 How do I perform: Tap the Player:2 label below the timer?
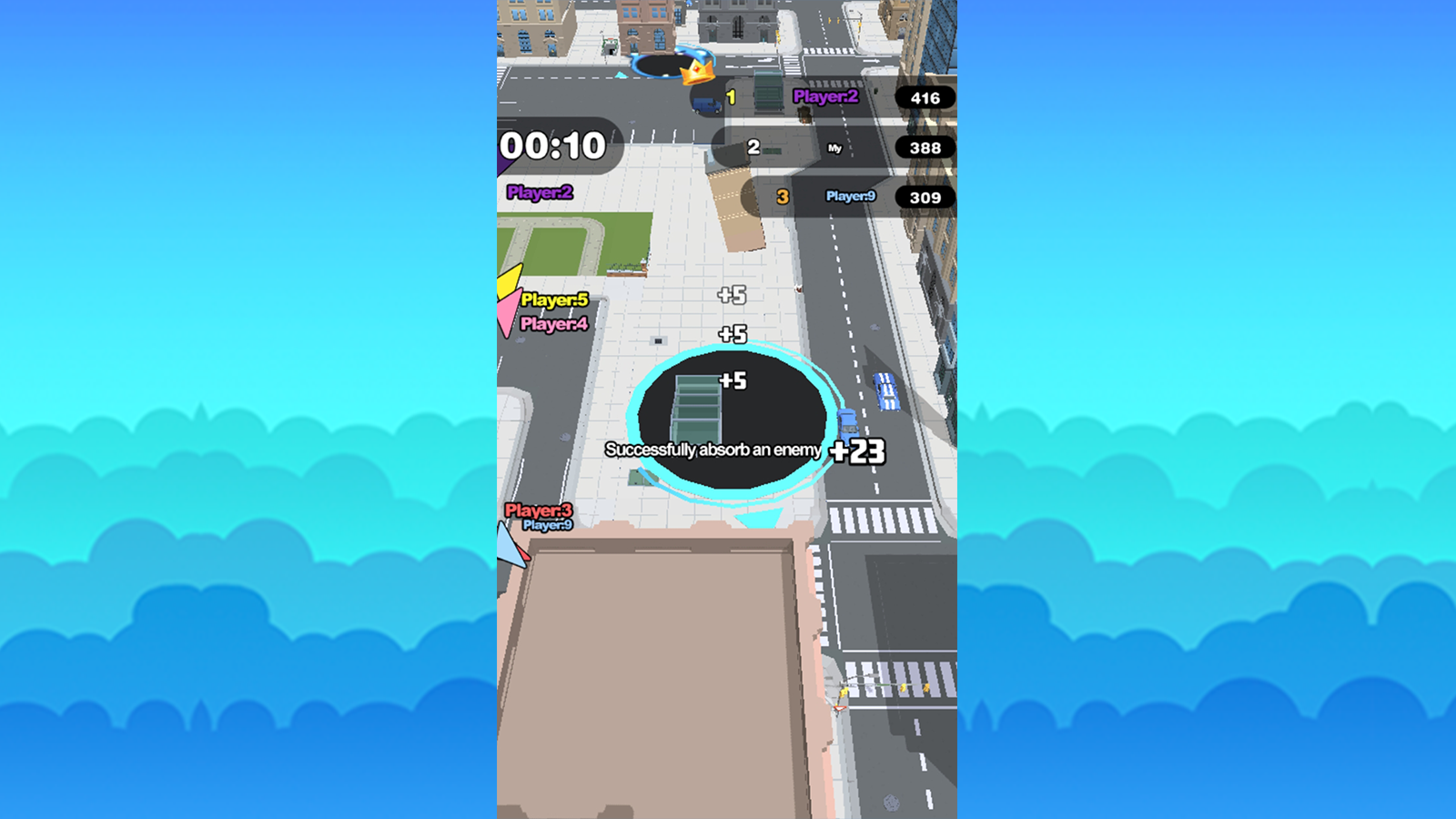tap(540, 193)
